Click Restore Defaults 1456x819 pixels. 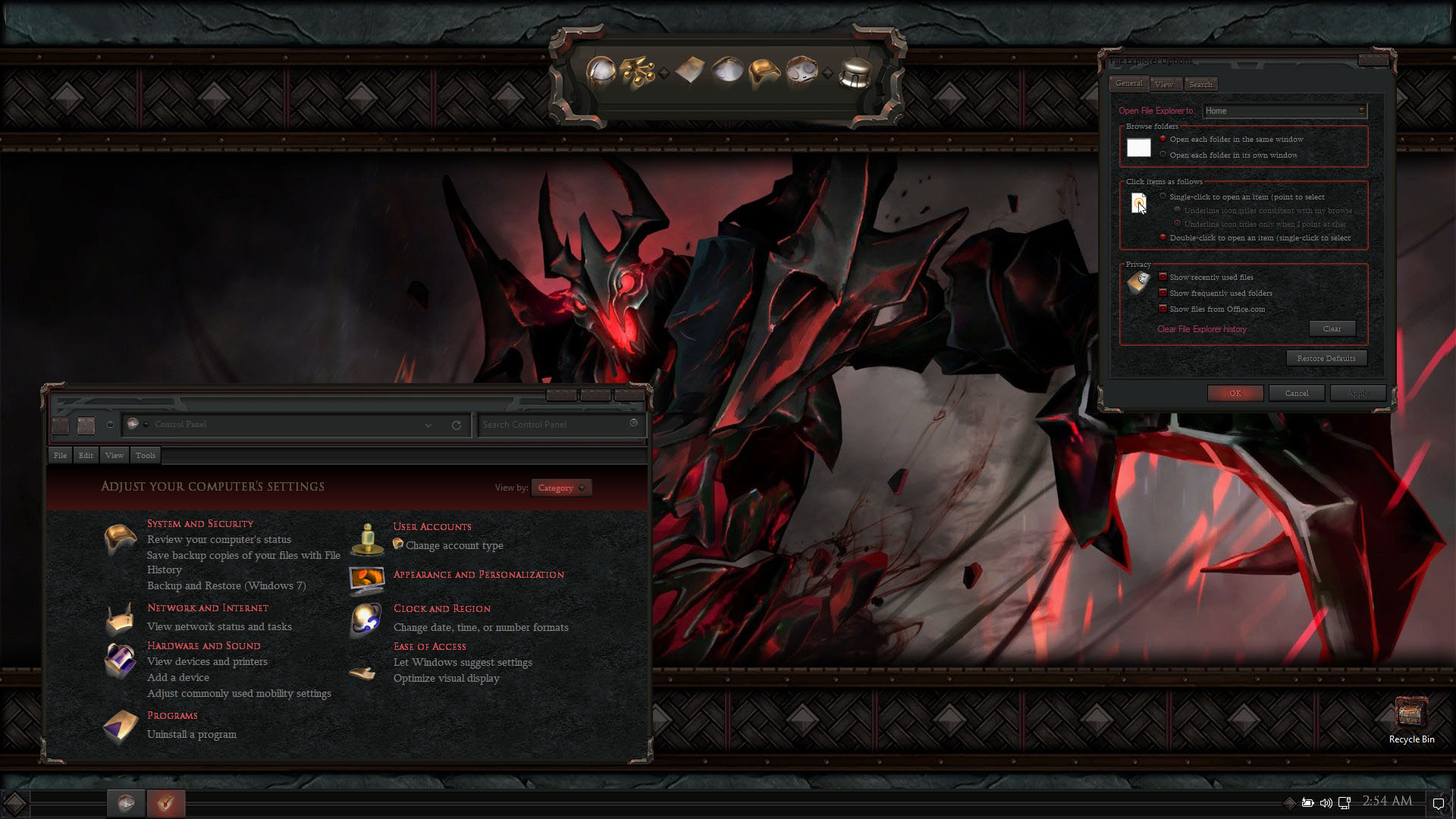[x=1326, y=358]
